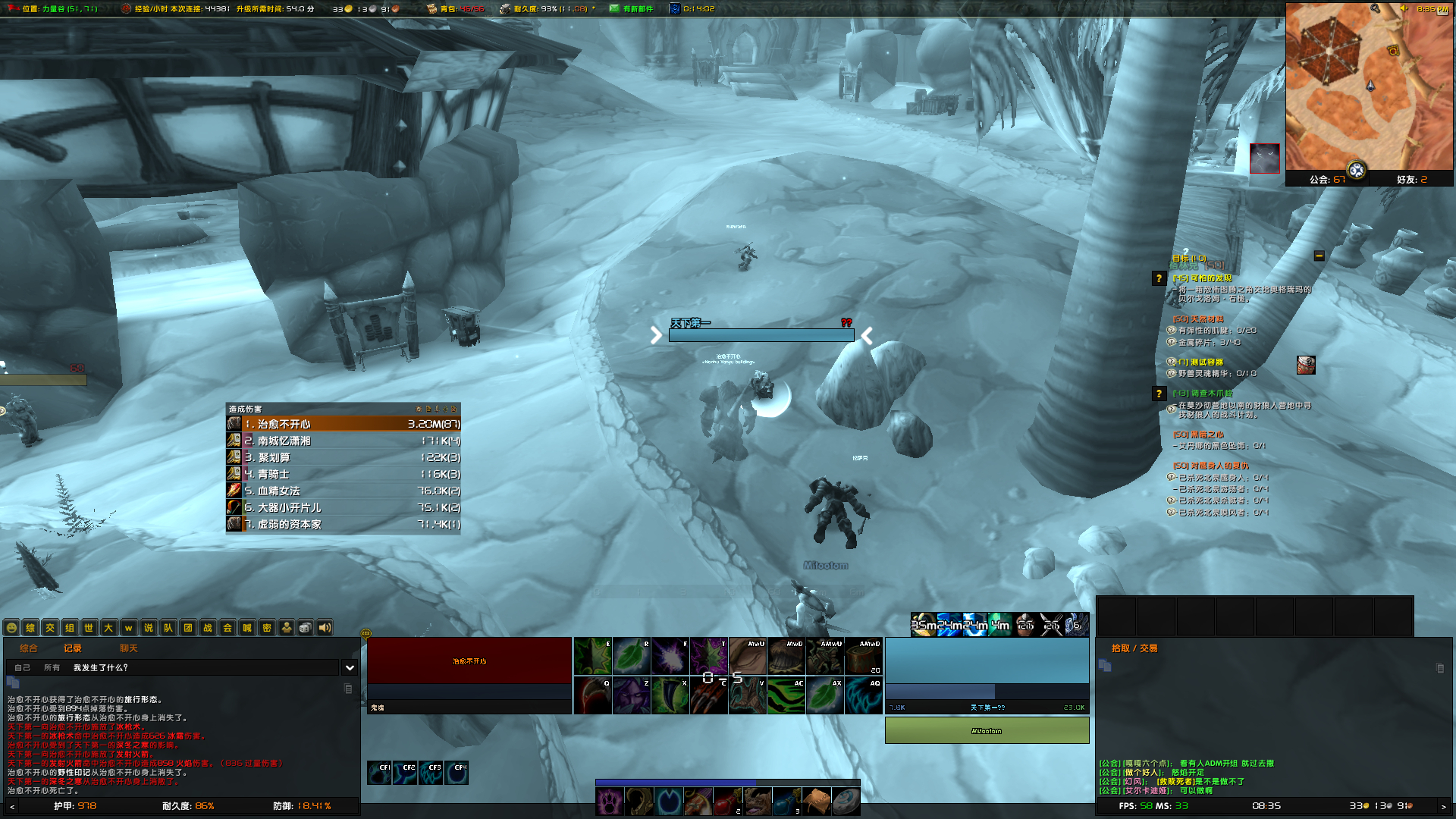Click the yellow question mark beside quest 可怕的发现
The width and height of the screenshot is (1456, 819).
(1159, 279)
